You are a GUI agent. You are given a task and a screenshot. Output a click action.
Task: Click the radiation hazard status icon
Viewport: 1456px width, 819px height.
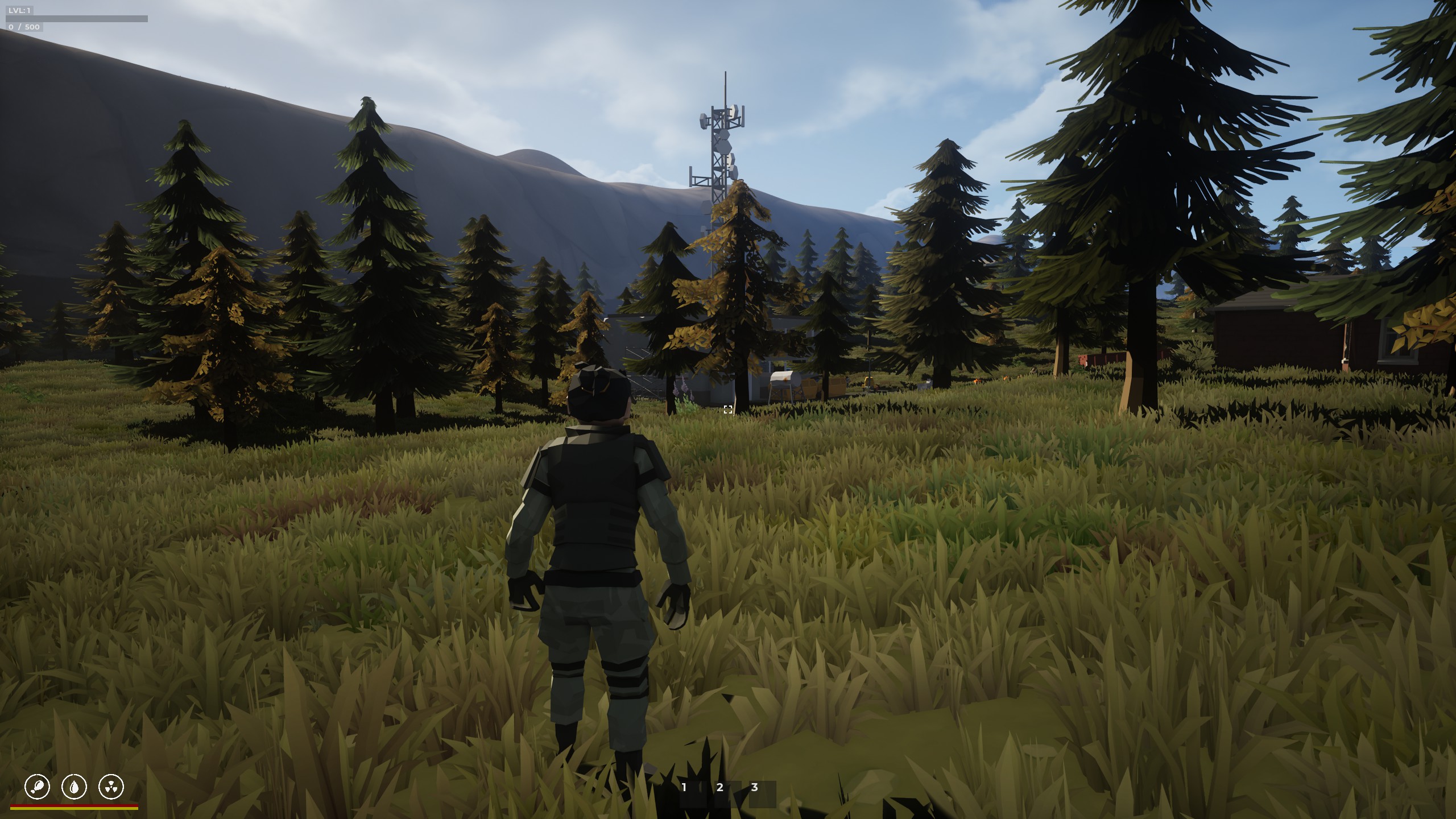pyautogui.click(x=111, y=787)
